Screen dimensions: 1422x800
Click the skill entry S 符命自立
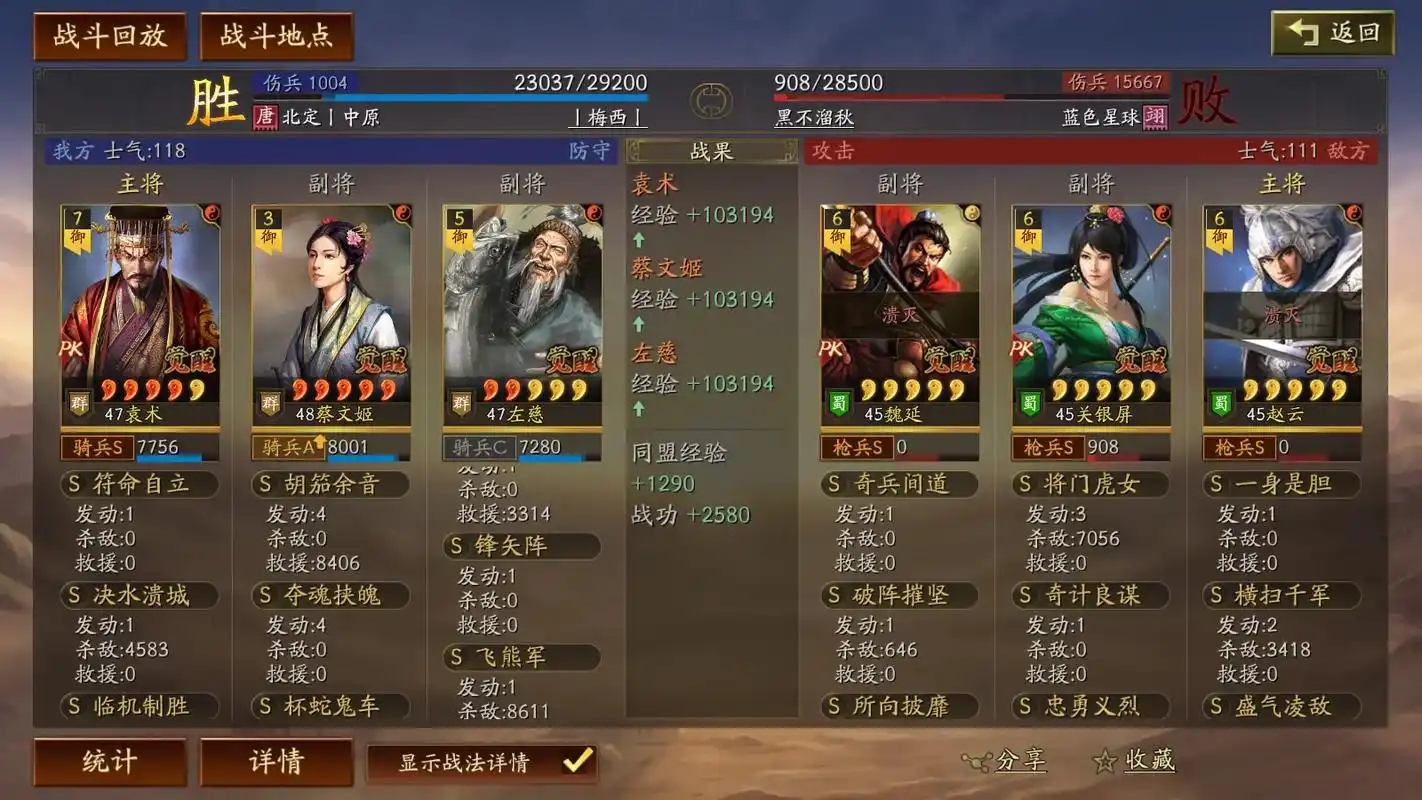(x=138, y=484)
